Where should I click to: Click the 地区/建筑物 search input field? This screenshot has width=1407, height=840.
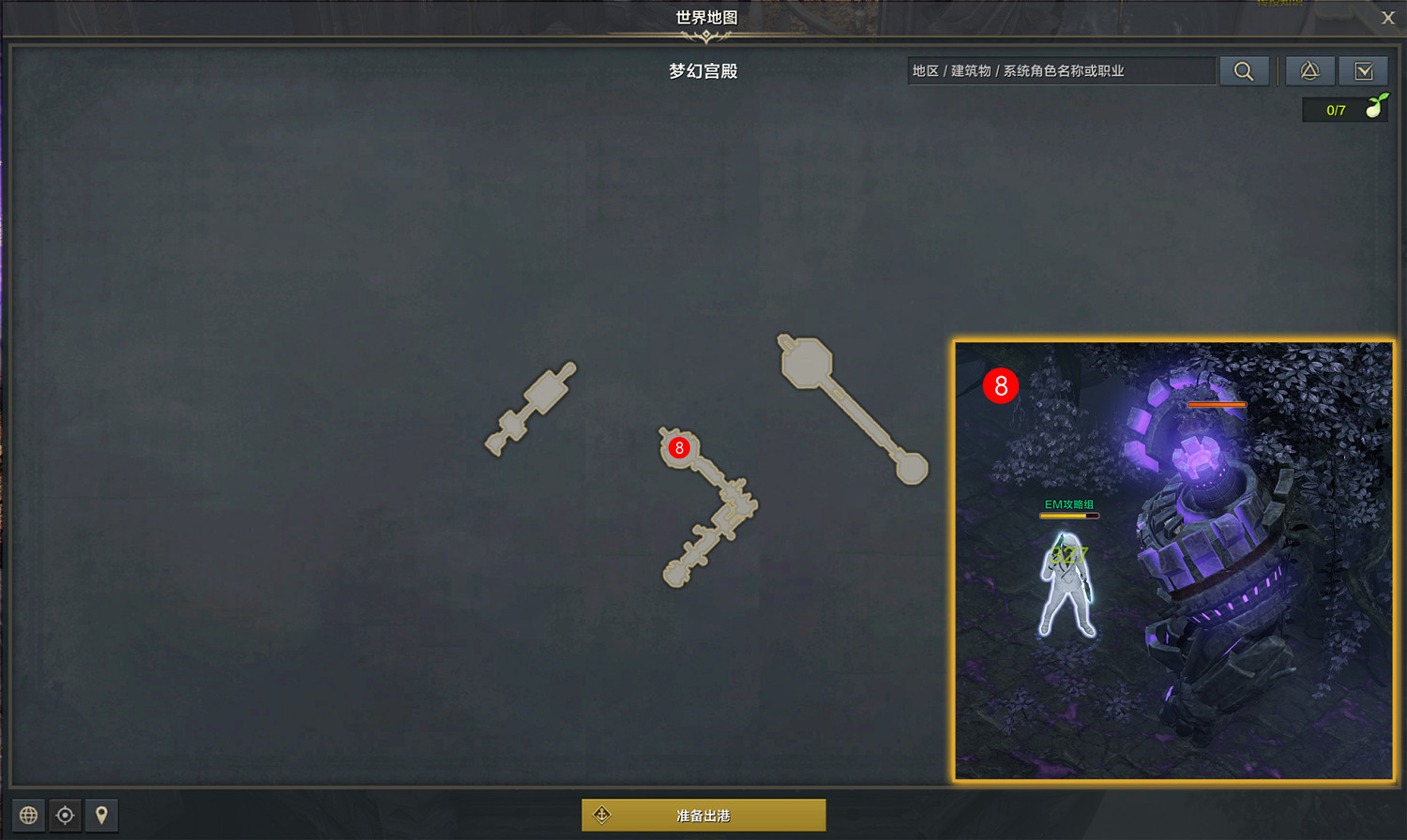1060,70
